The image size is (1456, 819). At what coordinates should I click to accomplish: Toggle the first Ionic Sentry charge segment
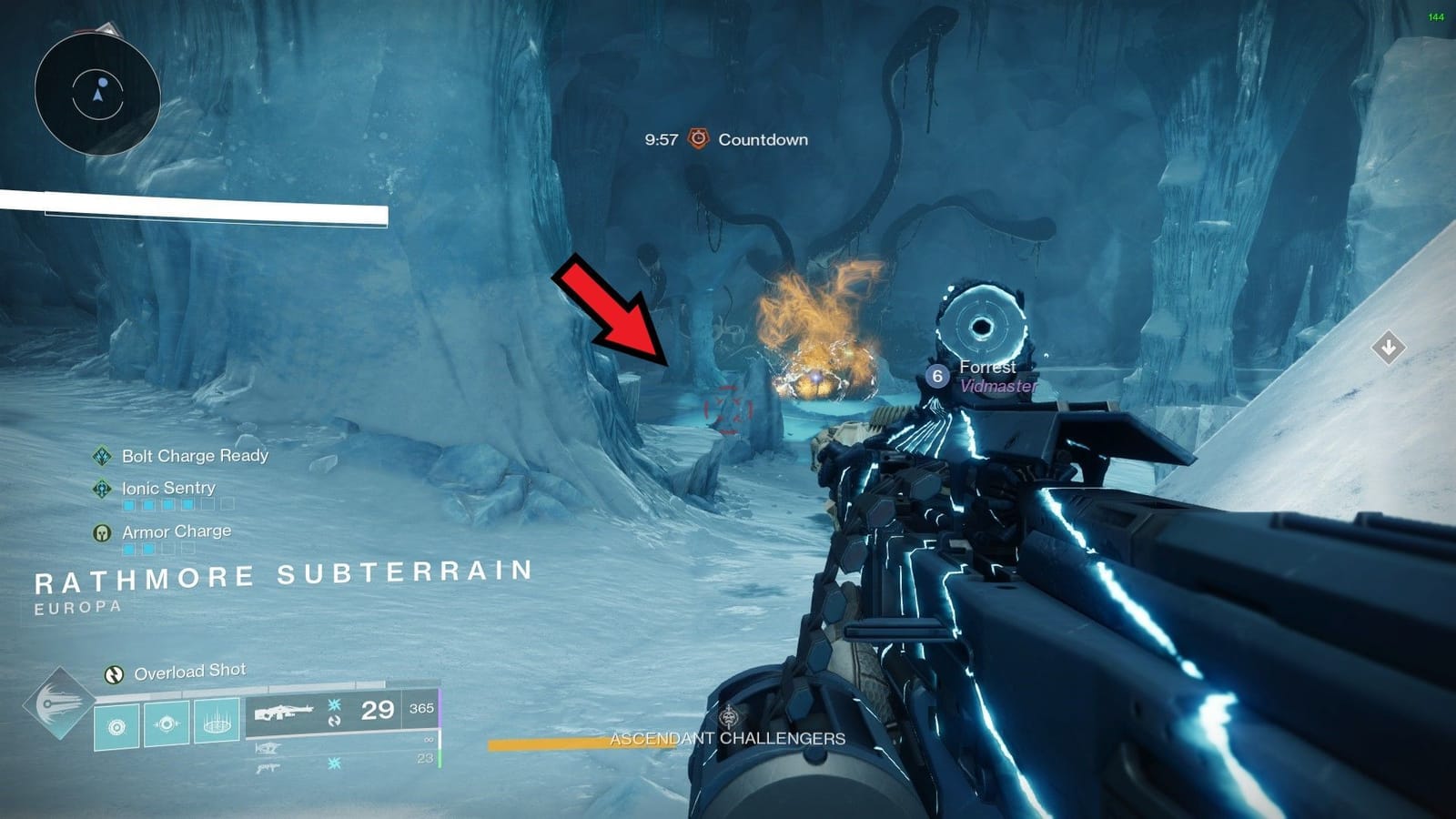[x=126, y=505]
